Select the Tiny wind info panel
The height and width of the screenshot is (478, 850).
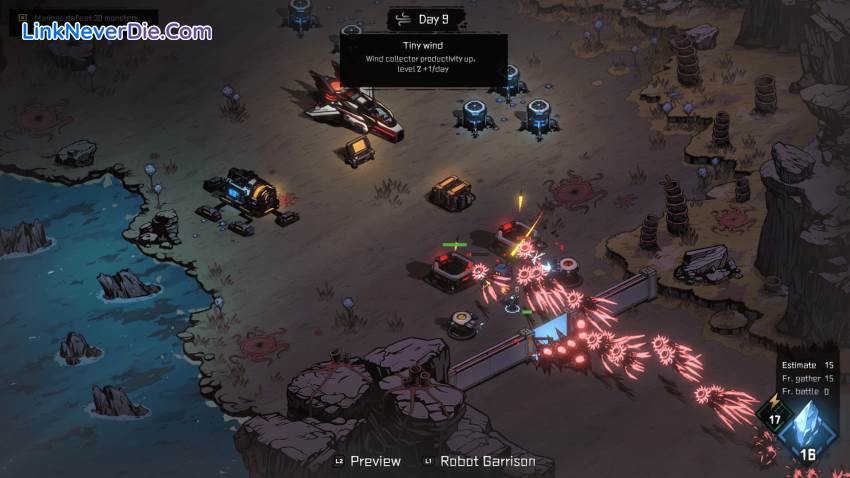tap(424, 57)
